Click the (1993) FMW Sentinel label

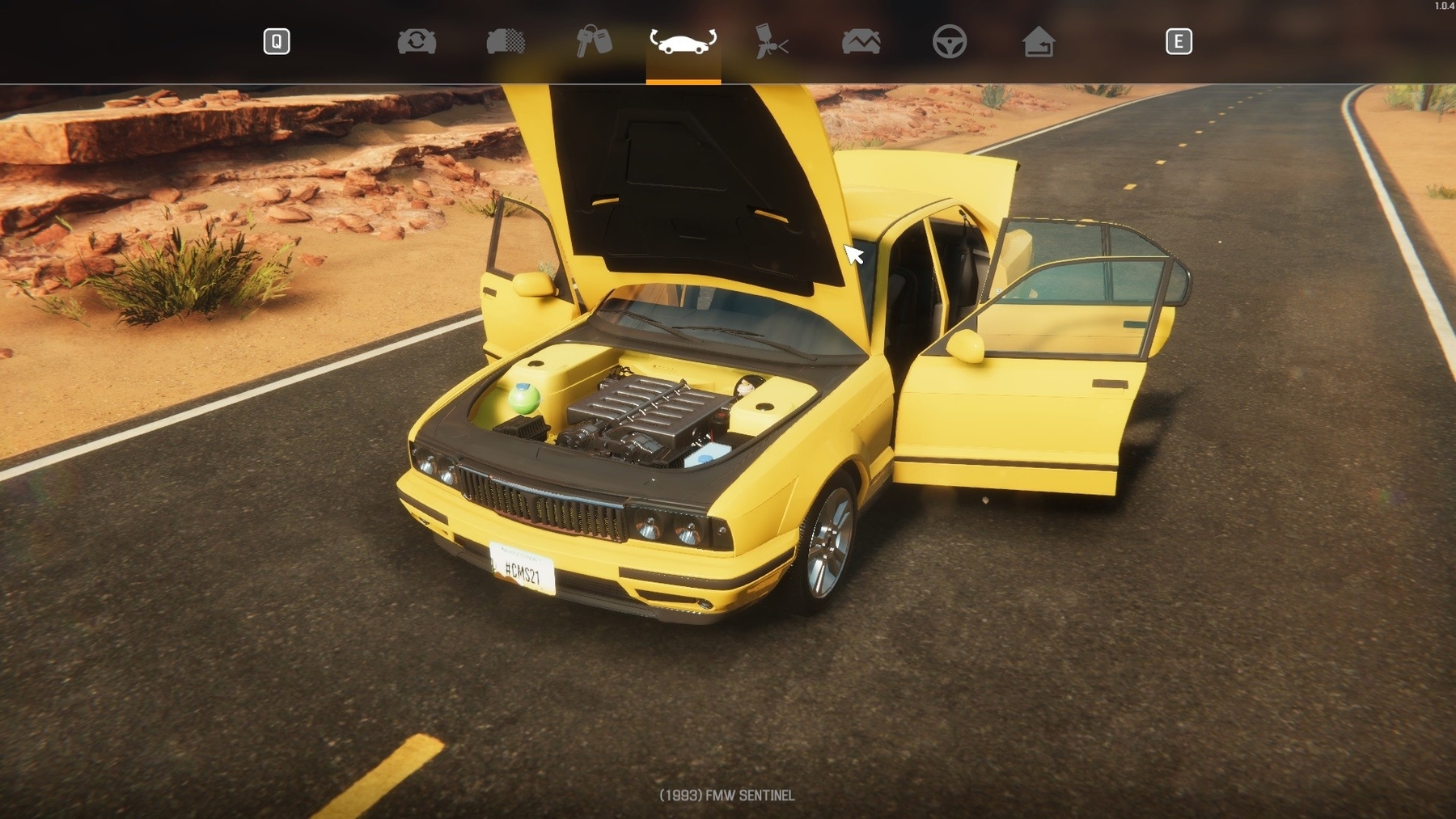click(x=726, y=796)
